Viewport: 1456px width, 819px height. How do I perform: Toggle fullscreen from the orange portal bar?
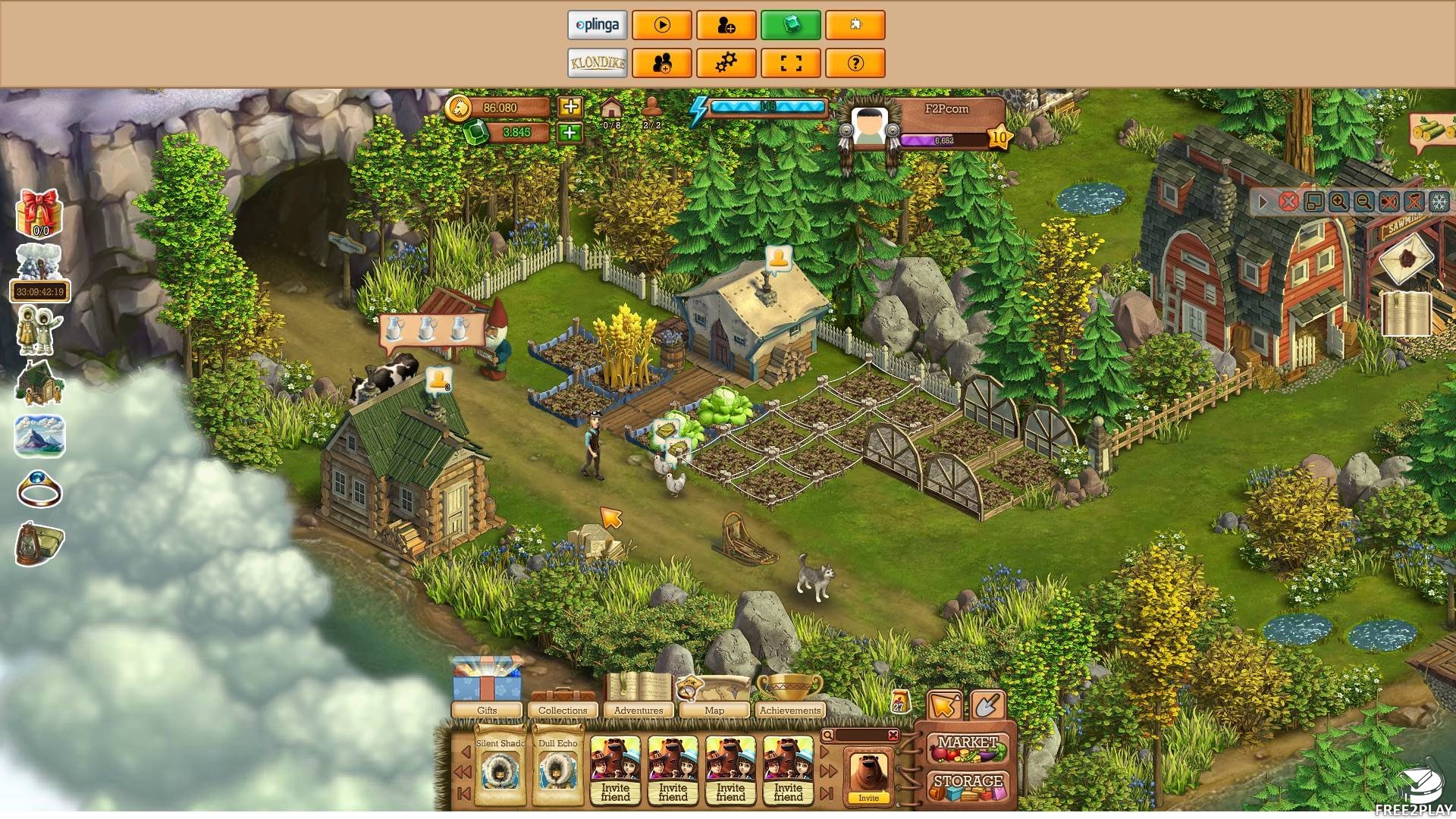click(790, 63)
